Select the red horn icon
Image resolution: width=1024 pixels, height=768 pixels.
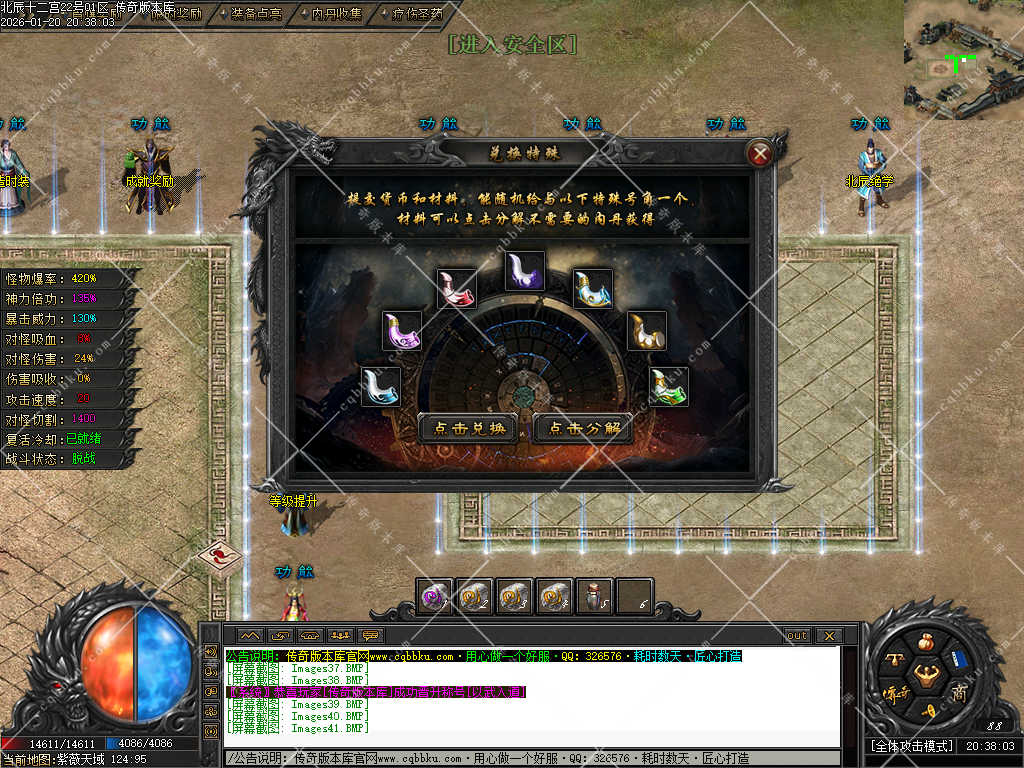(457, 288)
